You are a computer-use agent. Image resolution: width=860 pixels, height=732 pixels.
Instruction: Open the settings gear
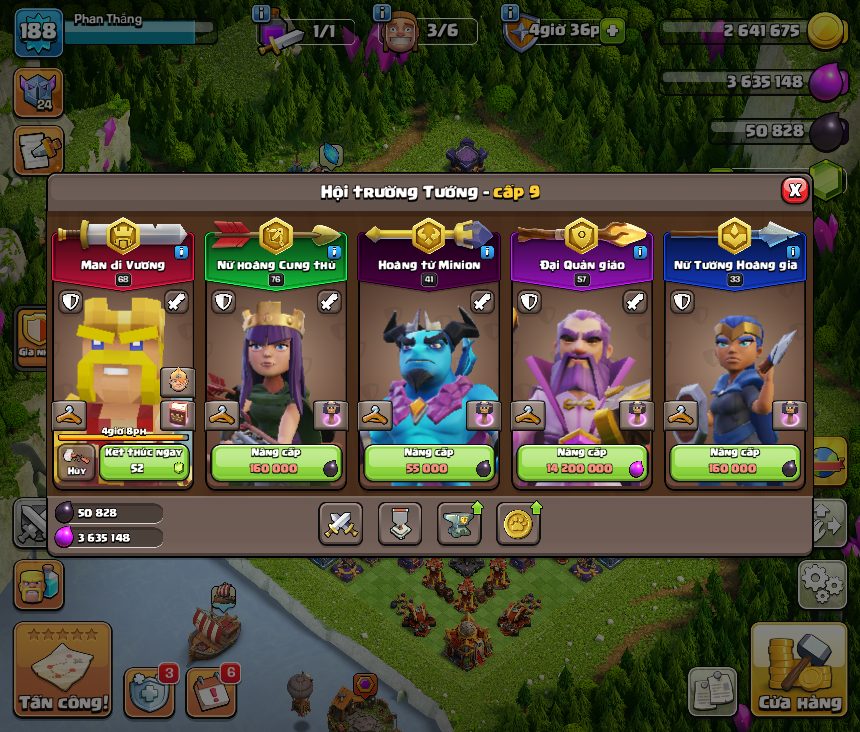coord(822,584)
